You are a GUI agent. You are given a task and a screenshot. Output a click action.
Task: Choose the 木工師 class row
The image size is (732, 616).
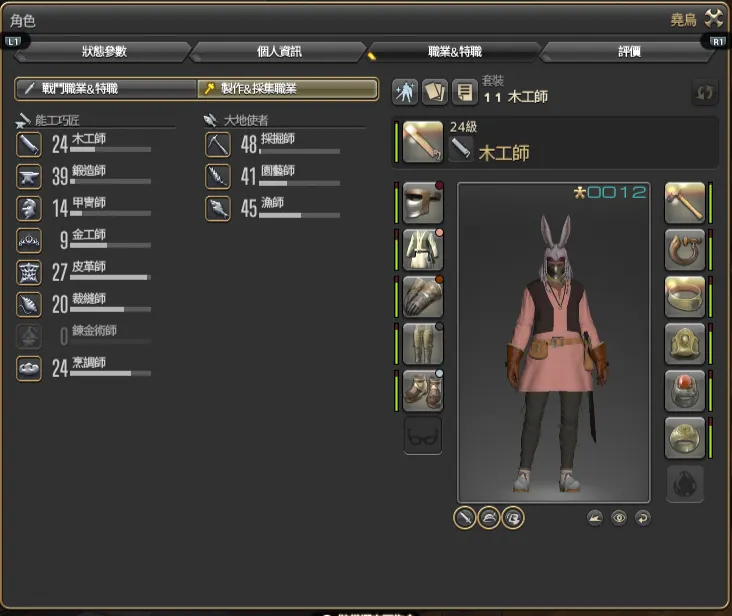coord(84,145)
